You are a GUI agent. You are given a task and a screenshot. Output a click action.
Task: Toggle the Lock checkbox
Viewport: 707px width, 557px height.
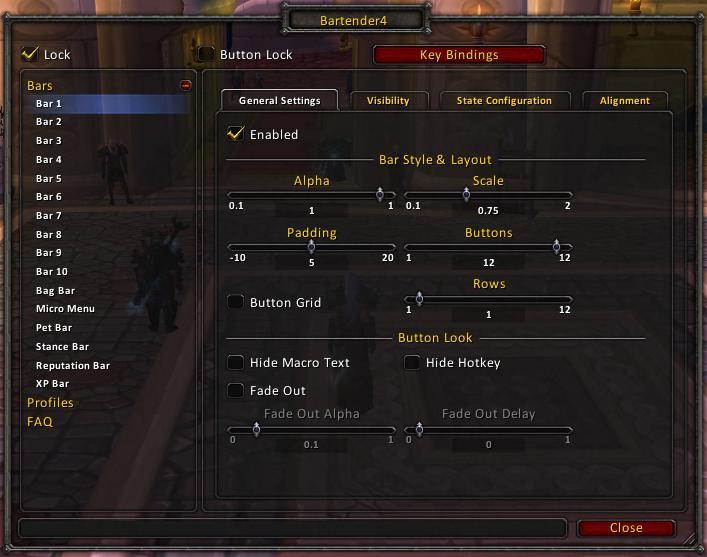(30, 54)
